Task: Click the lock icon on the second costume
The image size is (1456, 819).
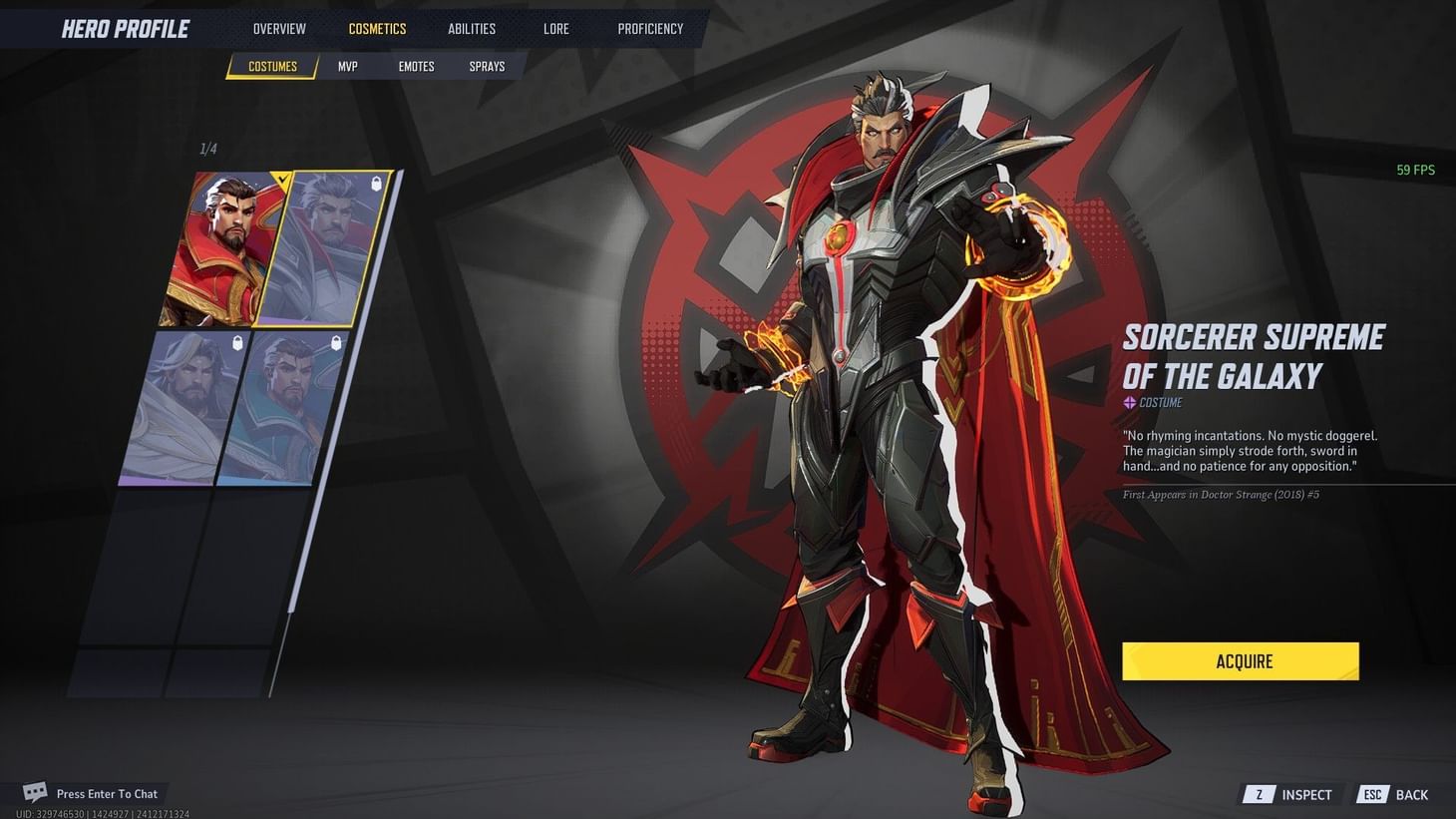Action: point(376,185)
